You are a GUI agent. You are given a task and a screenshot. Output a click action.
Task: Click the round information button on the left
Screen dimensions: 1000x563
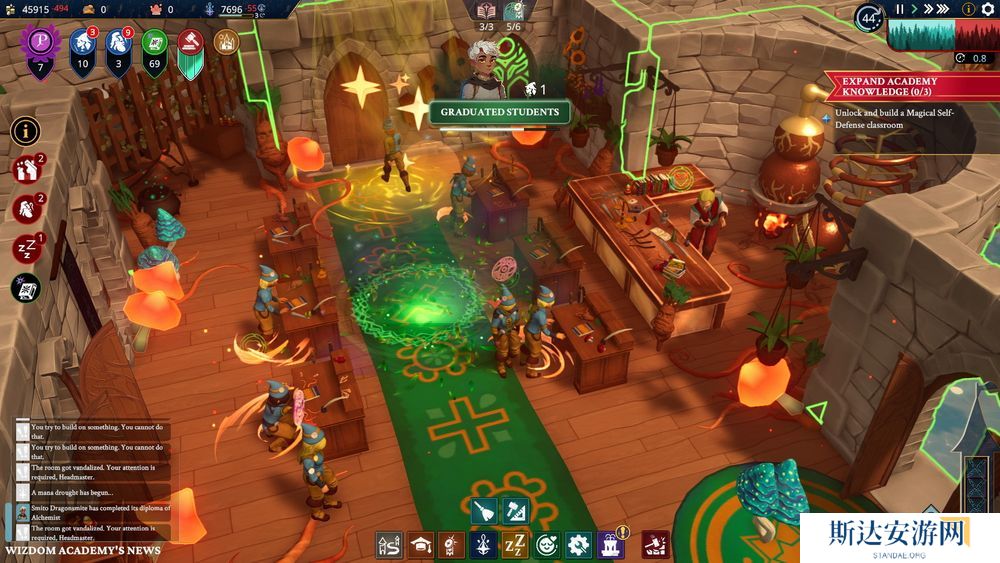pyautogui.click(x=24, y=130)
